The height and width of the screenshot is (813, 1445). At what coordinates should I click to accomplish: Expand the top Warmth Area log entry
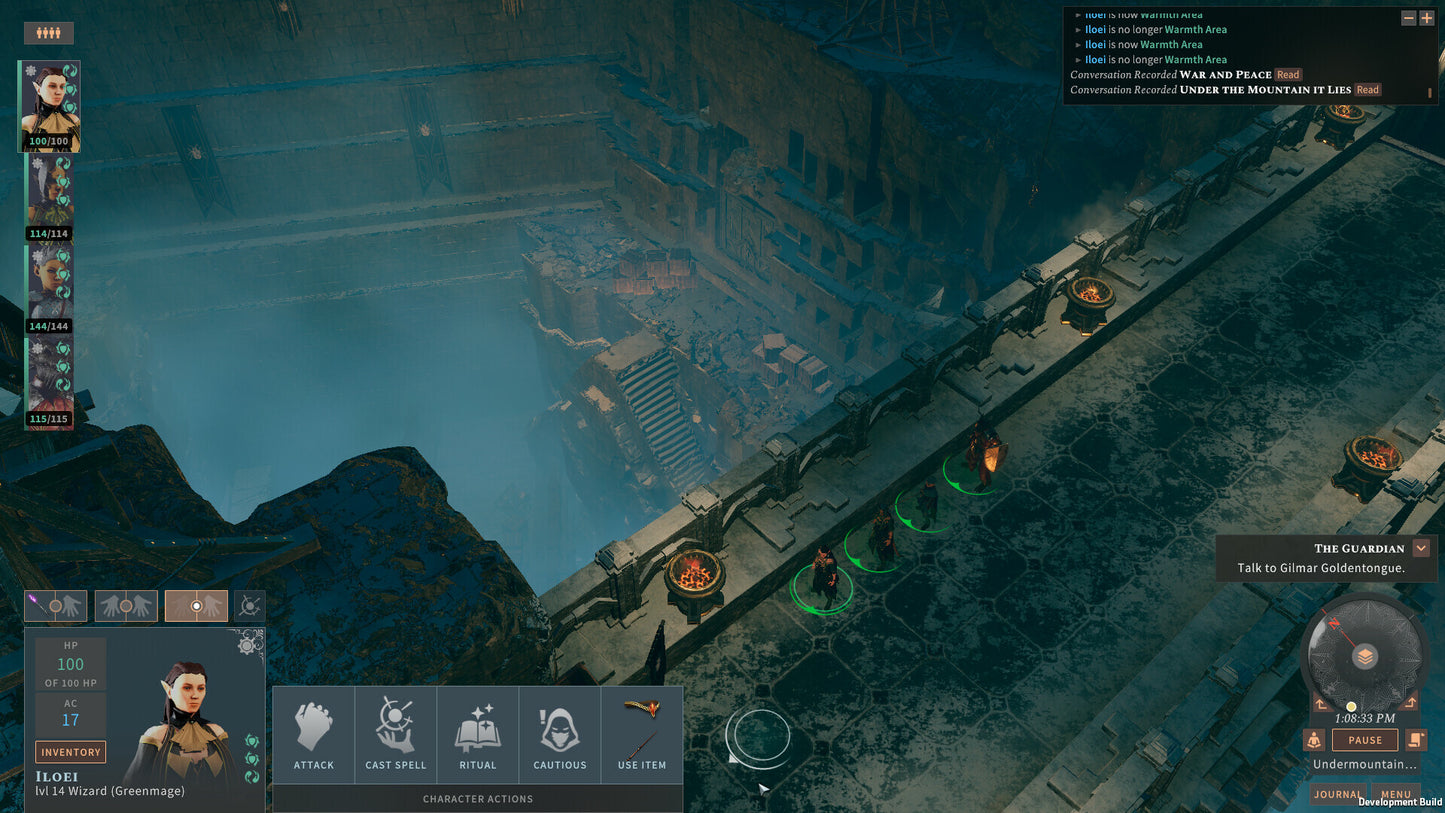click(x=1078, y=15)
